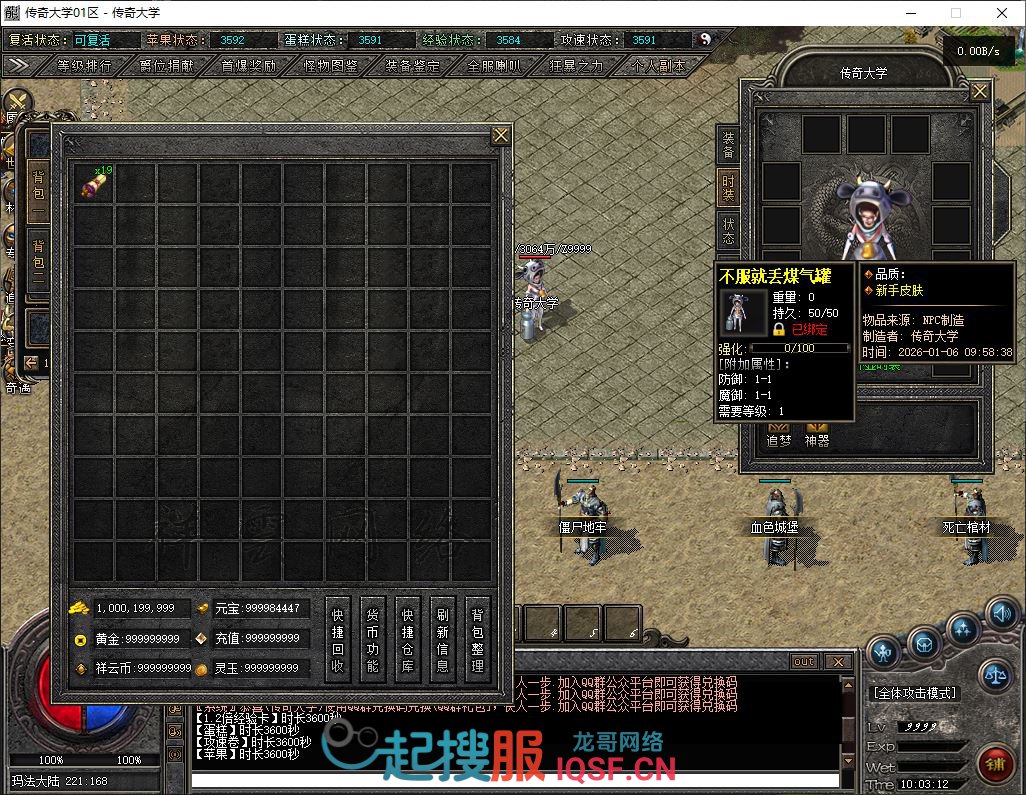Select the scroll item in the backpack
Image resolution: width=1026 pixels, height=795 pixels.
(x=93, y=185)
